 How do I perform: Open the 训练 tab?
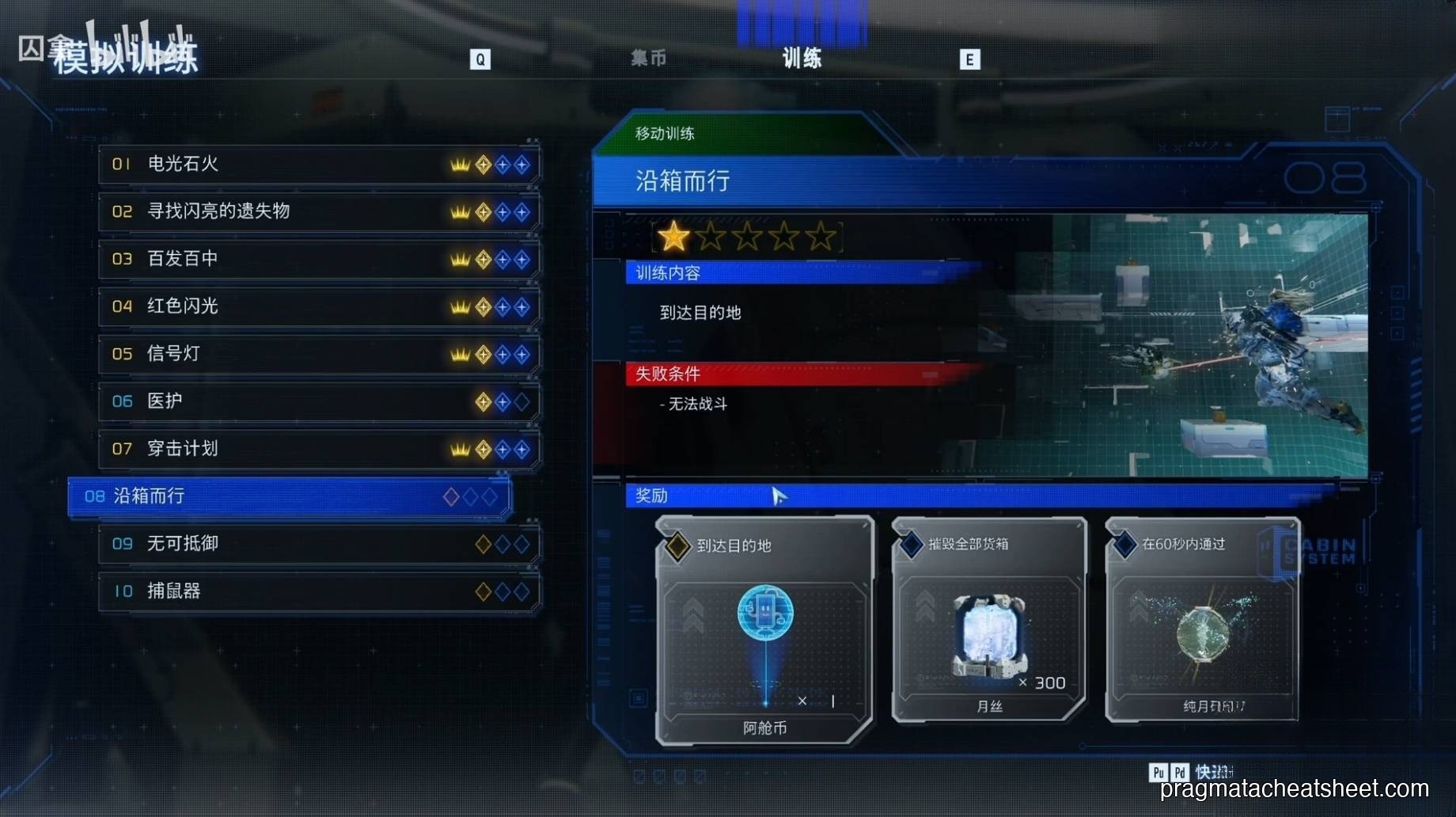[802, 59]
